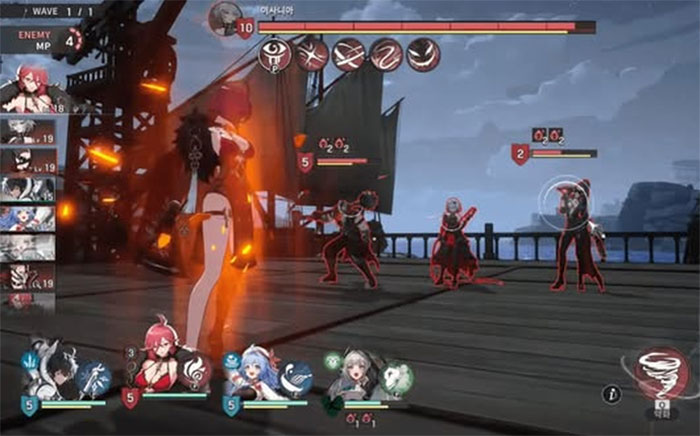
Task: Trigger the red tornado ultimate button
Action: (661, 374)
